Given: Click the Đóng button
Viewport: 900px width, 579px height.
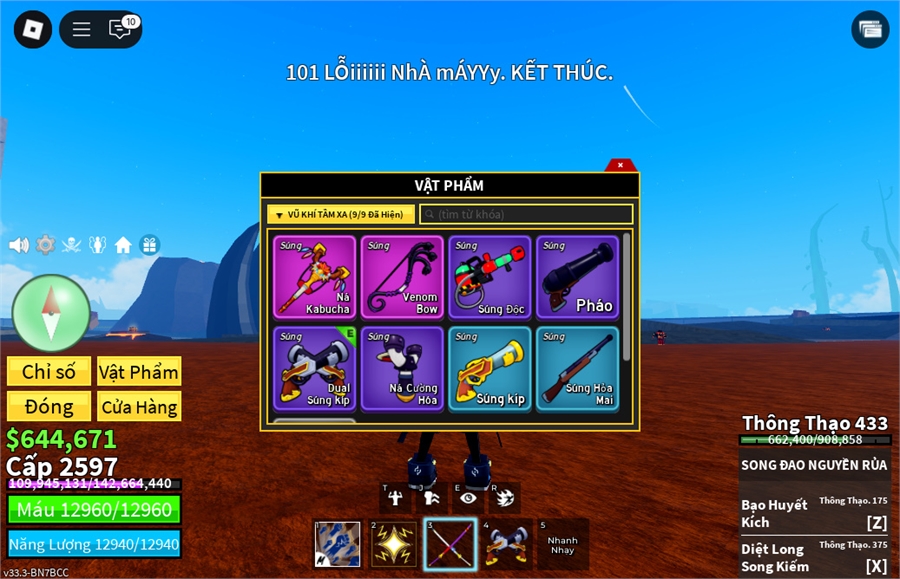Looking at the screenshot, I should 49,406.
